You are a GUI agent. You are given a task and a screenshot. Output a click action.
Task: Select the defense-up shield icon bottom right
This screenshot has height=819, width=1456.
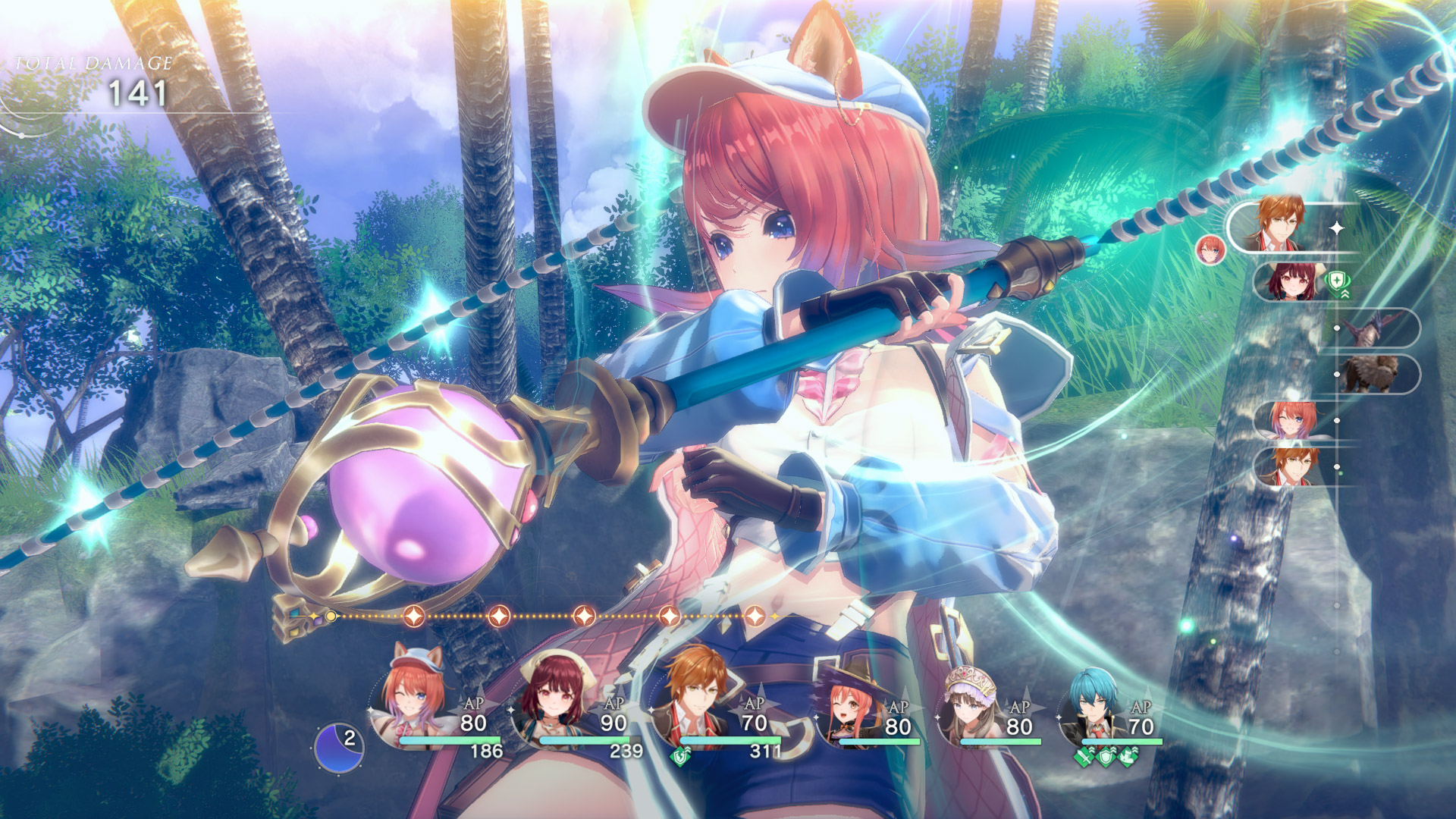pyautogui.click(x=1106, y=758)
